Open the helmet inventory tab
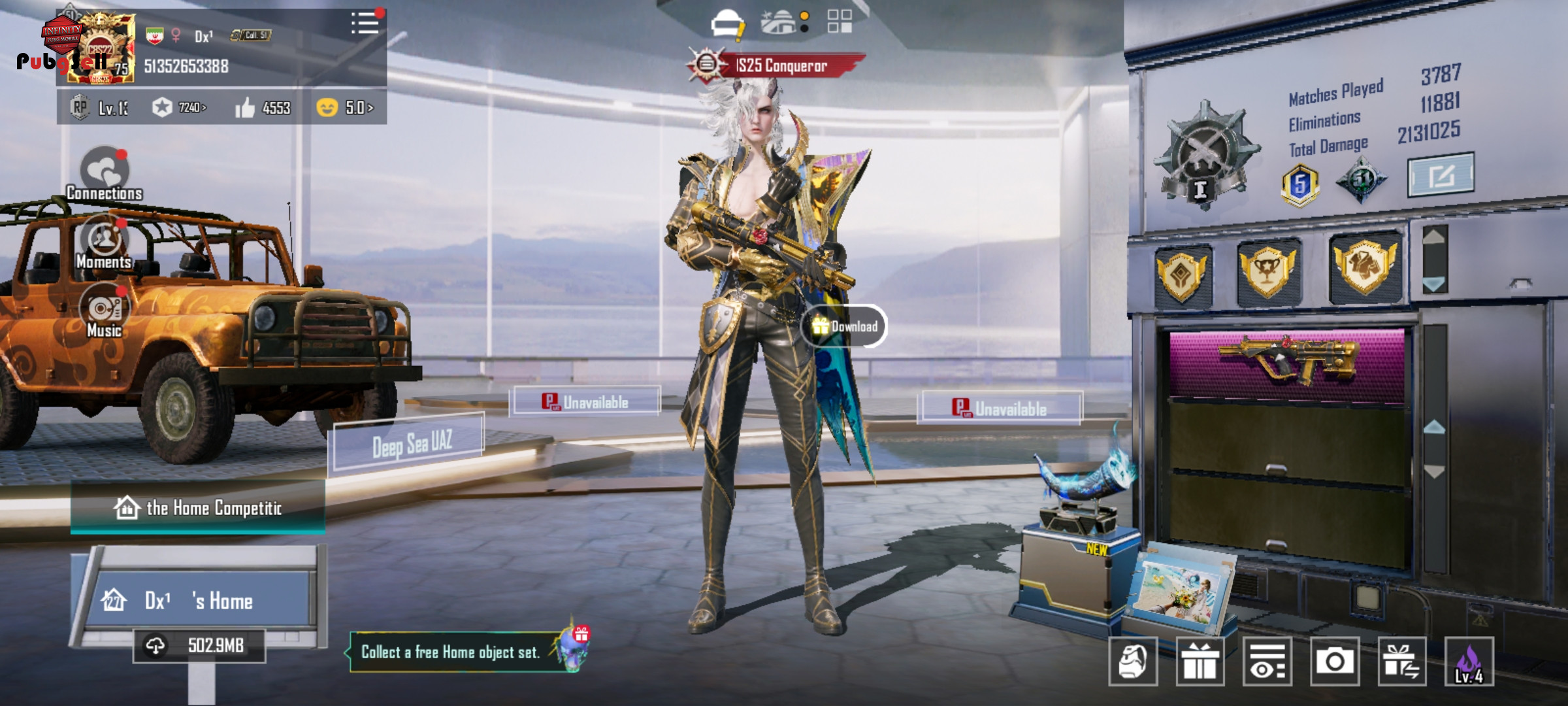Viewport: 1568px width, 706px height. tap(727, 24)
